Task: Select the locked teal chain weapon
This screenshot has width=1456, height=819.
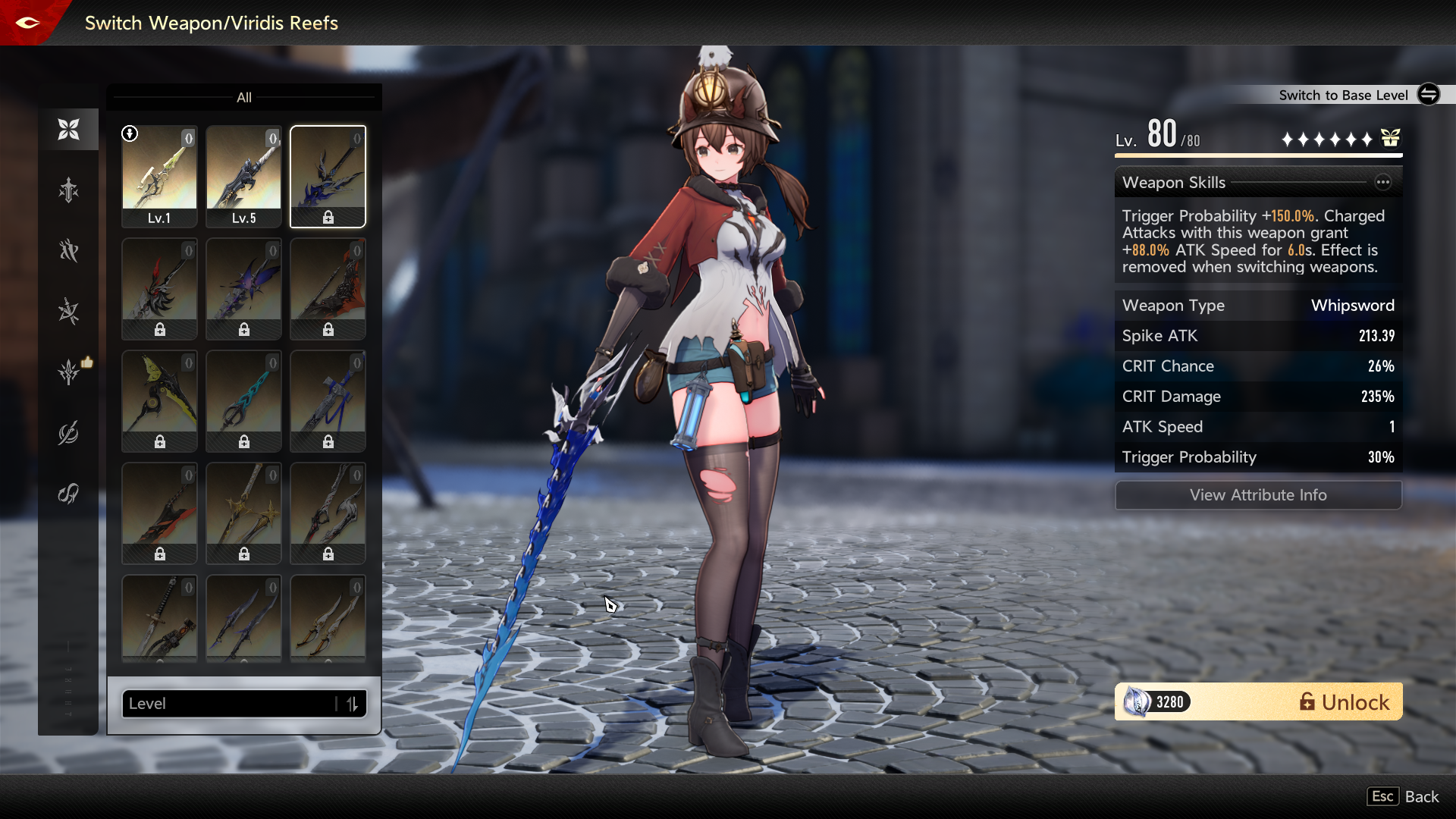Action: coord(243,400)
